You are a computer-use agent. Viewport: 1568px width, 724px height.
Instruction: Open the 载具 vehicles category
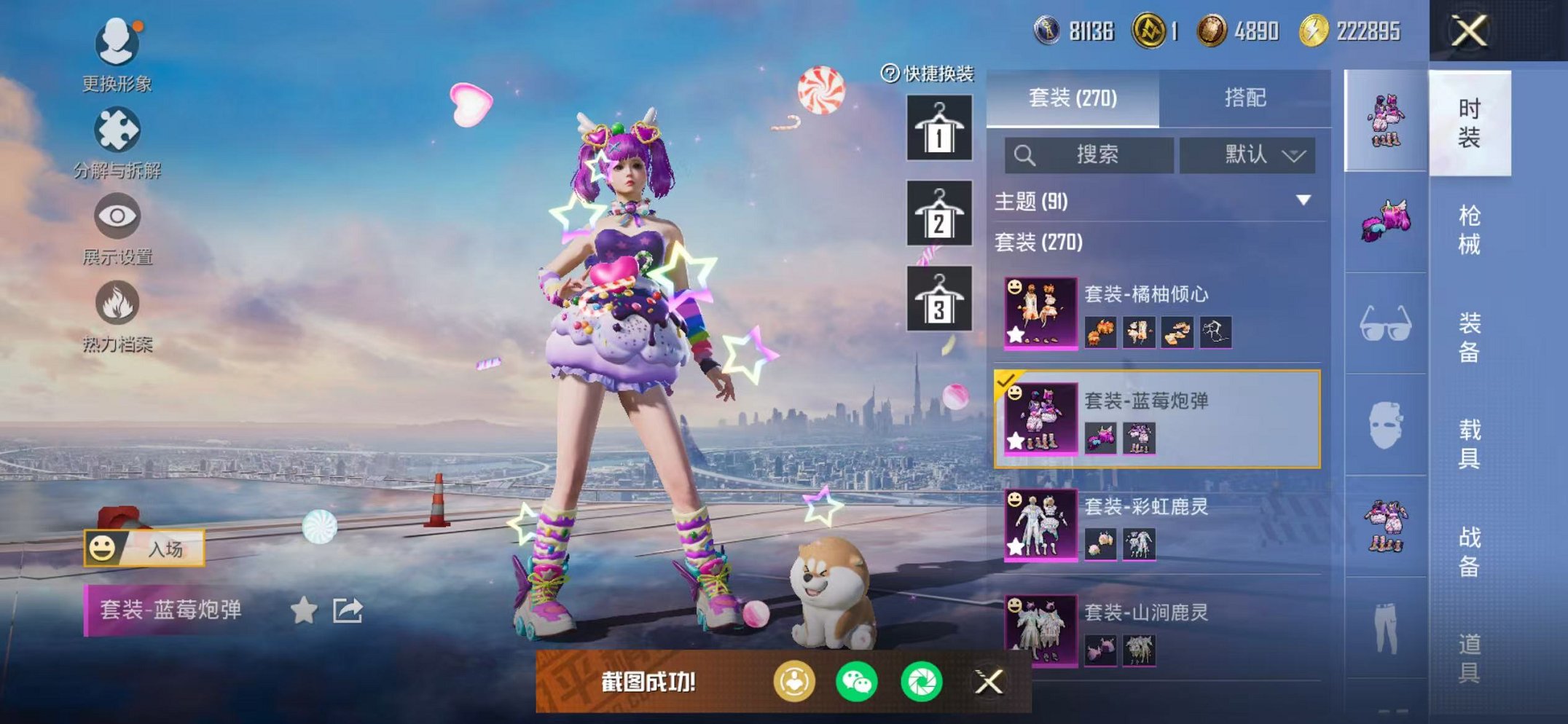(x=1469, y=443)
